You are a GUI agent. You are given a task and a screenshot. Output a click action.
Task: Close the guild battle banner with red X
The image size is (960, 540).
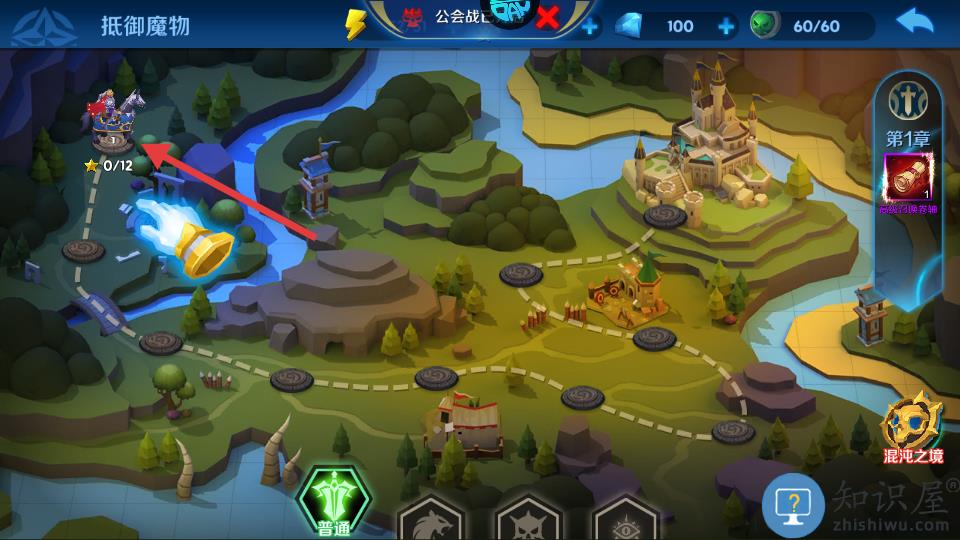pos(548,17)
